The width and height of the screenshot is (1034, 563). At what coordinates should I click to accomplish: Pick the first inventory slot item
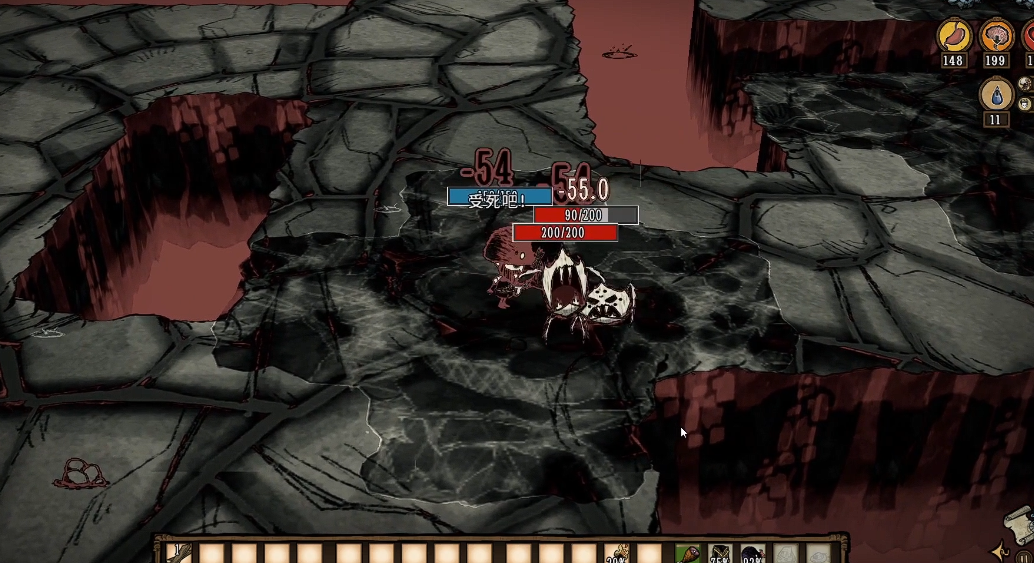pos(180,553)
